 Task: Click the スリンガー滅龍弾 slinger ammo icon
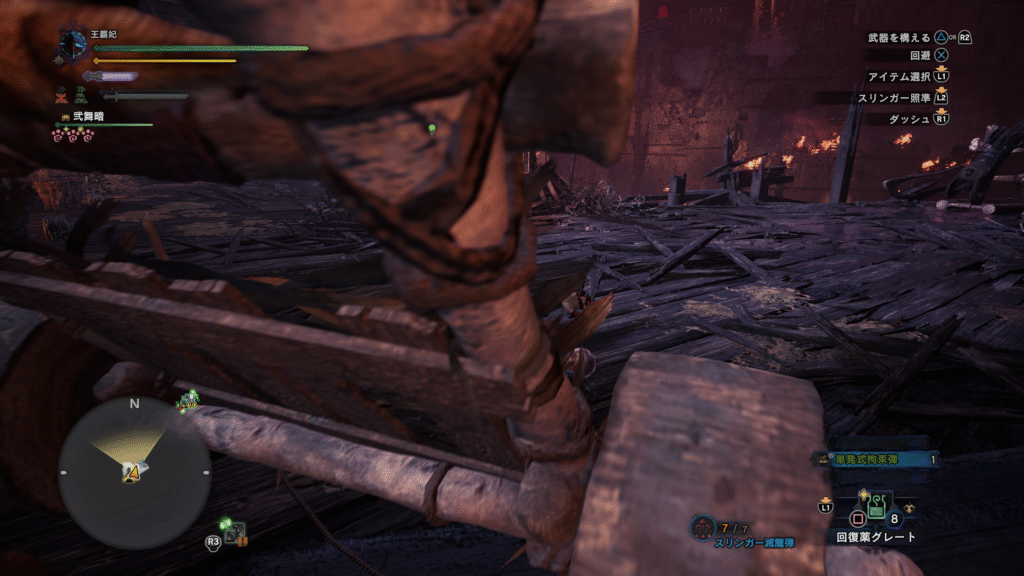pos(703,525)
